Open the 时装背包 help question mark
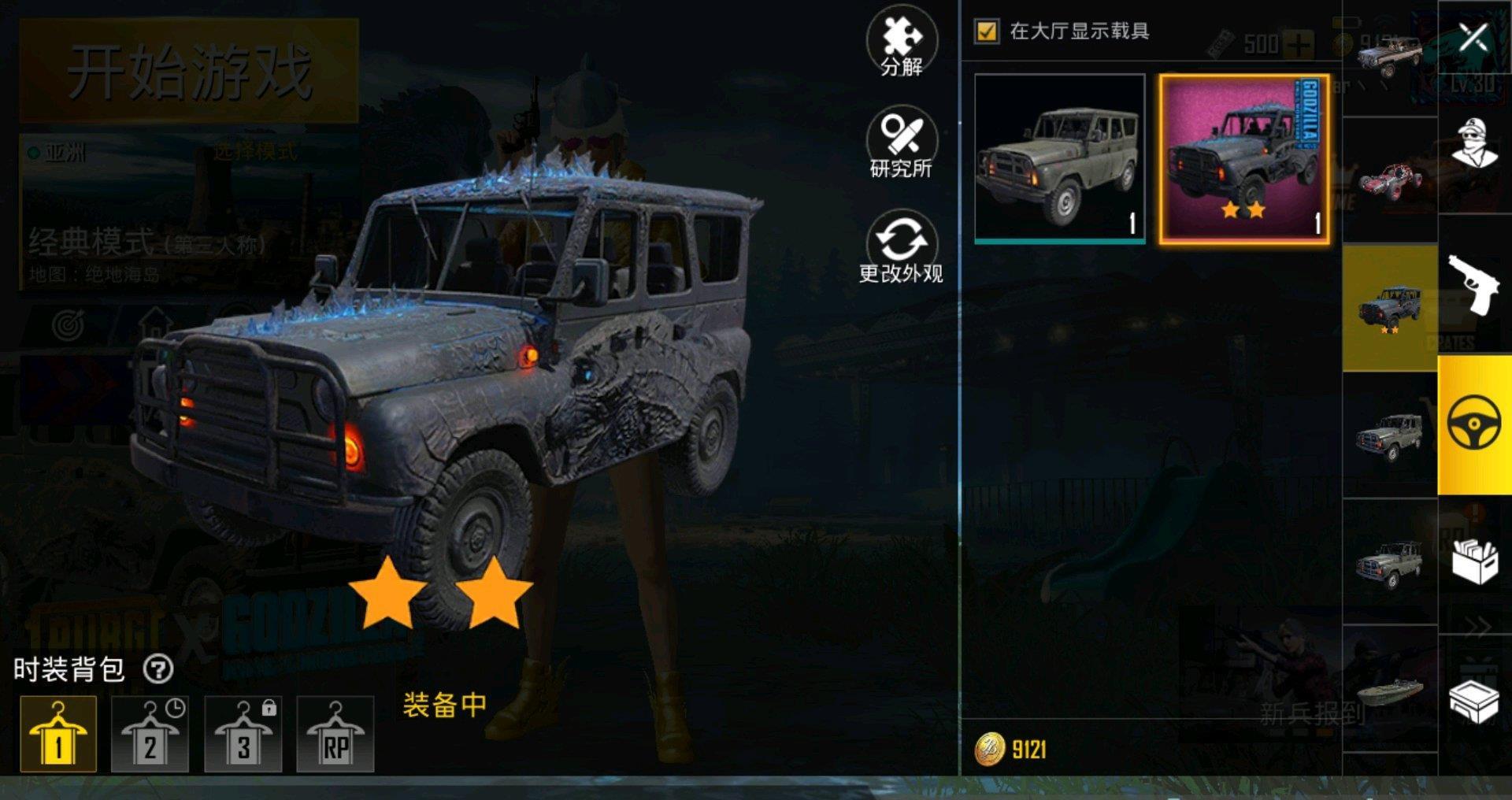The image size is (1512, 800). pos(158,670)
